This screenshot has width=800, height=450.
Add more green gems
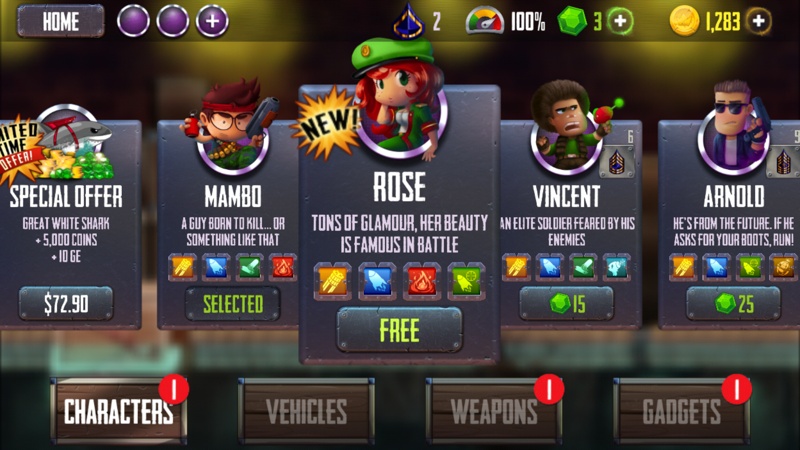(621, 21)
